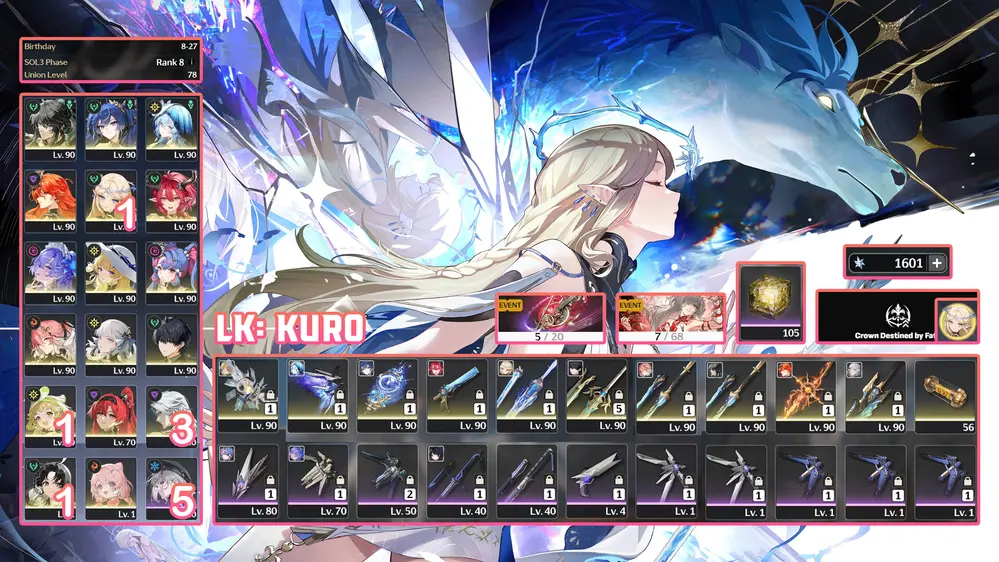Choose the golden tube item with count 56
The width and height of the screenshot is (999, 562).
(x=945, y=396)
